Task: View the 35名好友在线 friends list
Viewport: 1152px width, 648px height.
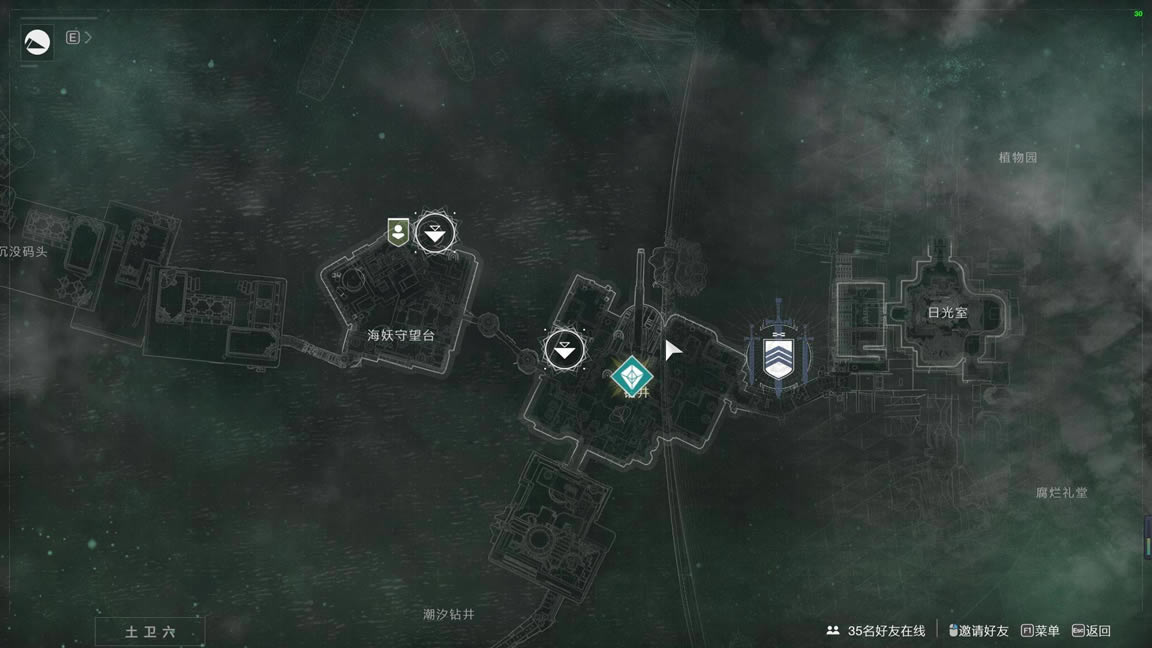Action: pyautogui.click(x=876, y=631)
